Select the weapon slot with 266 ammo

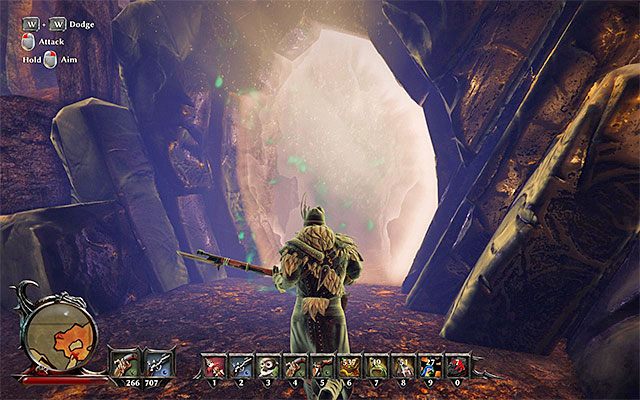coord(126,362)
